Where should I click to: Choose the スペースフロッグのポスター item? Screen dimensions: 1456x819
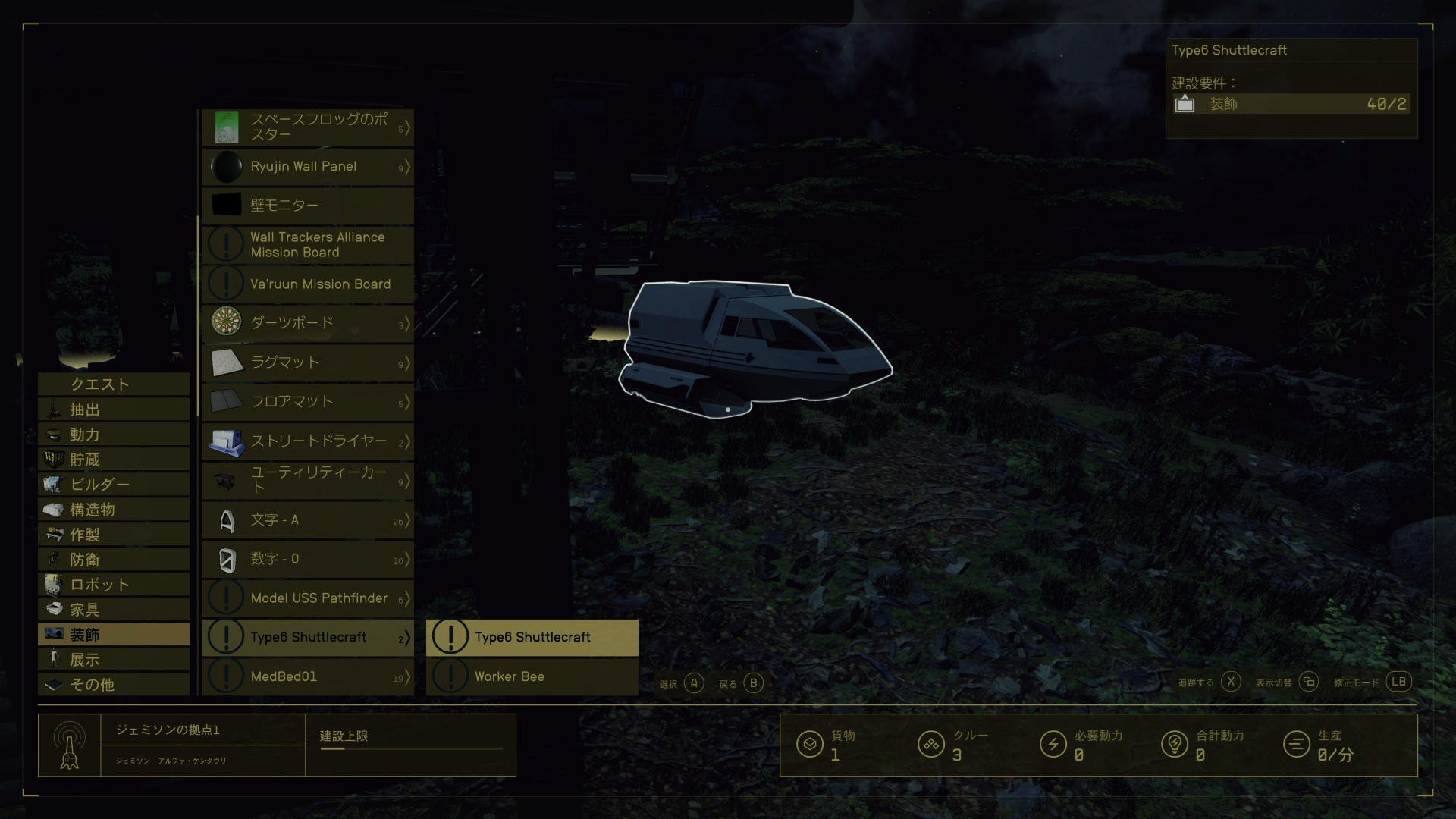point(308,127)
